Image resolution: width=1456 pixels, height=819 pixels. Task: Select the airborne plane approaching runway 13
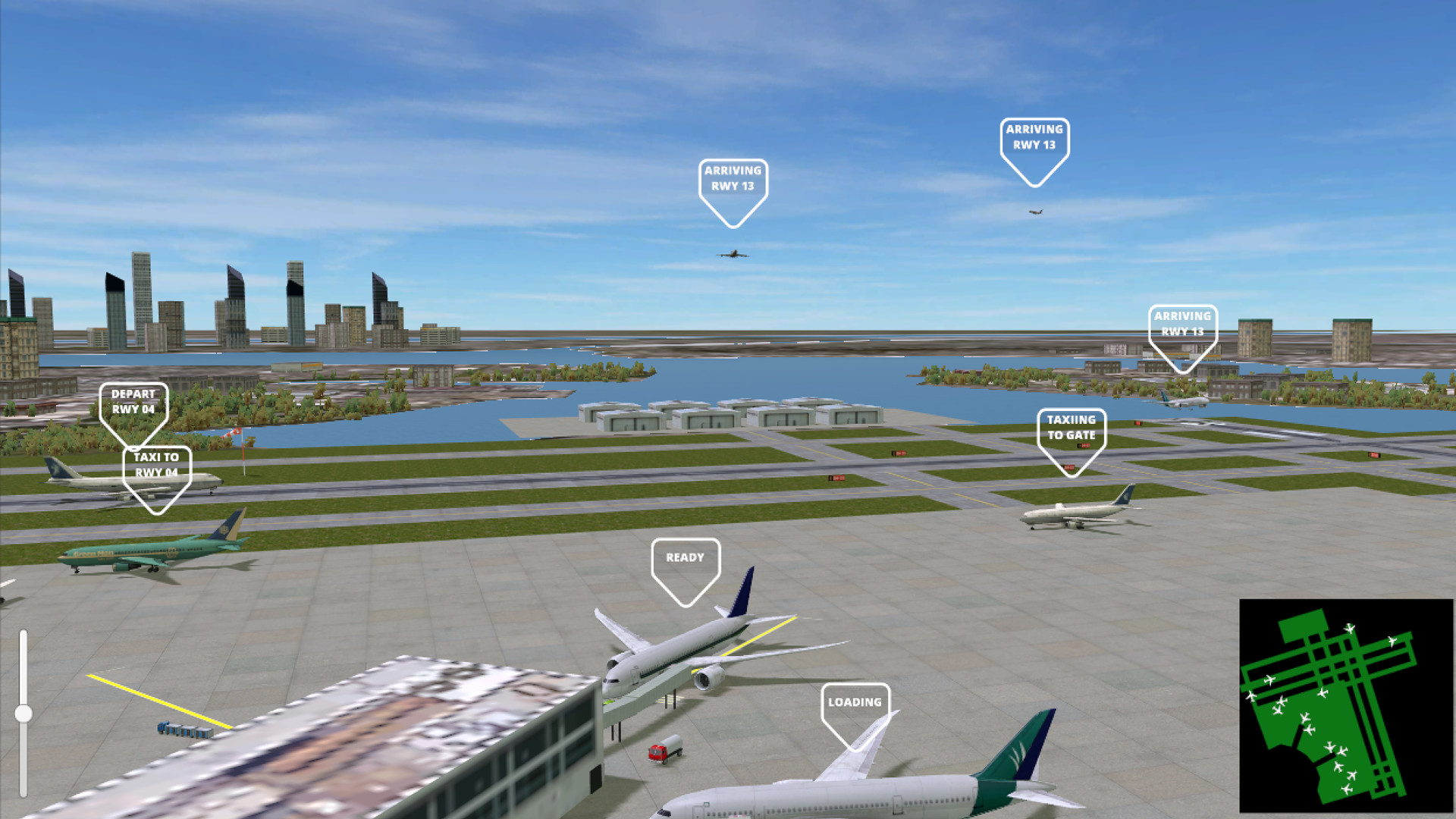[732, 255]
